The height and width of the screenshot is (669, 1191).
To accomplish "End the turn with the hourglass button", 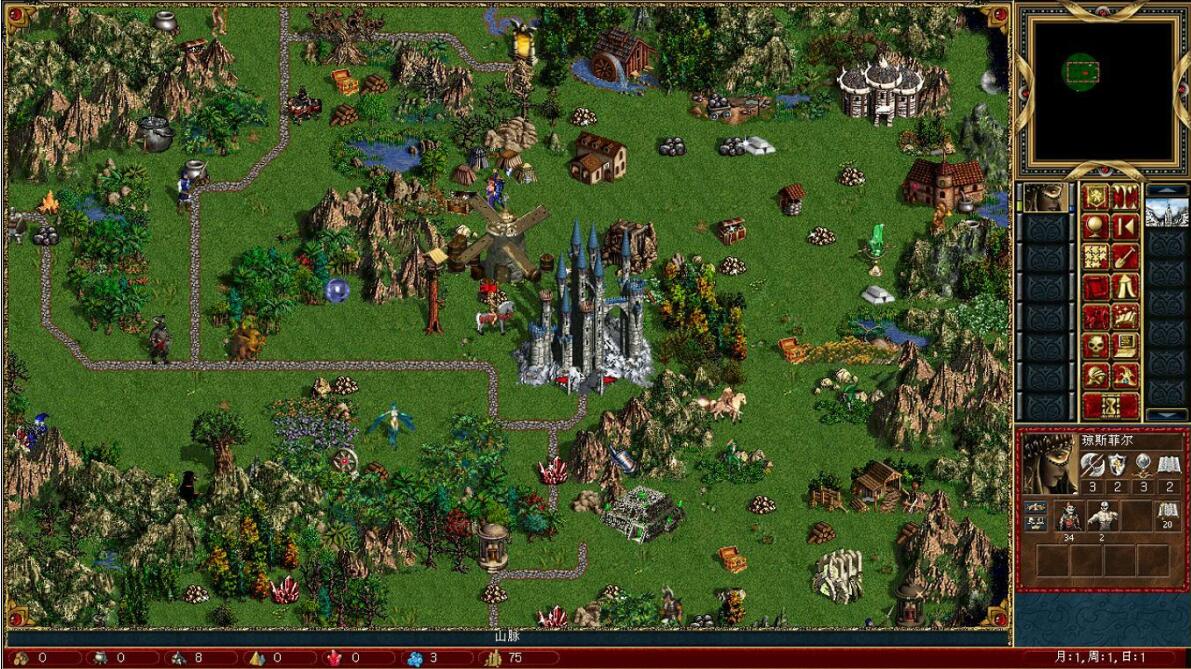I will (x=1111, y=406).
